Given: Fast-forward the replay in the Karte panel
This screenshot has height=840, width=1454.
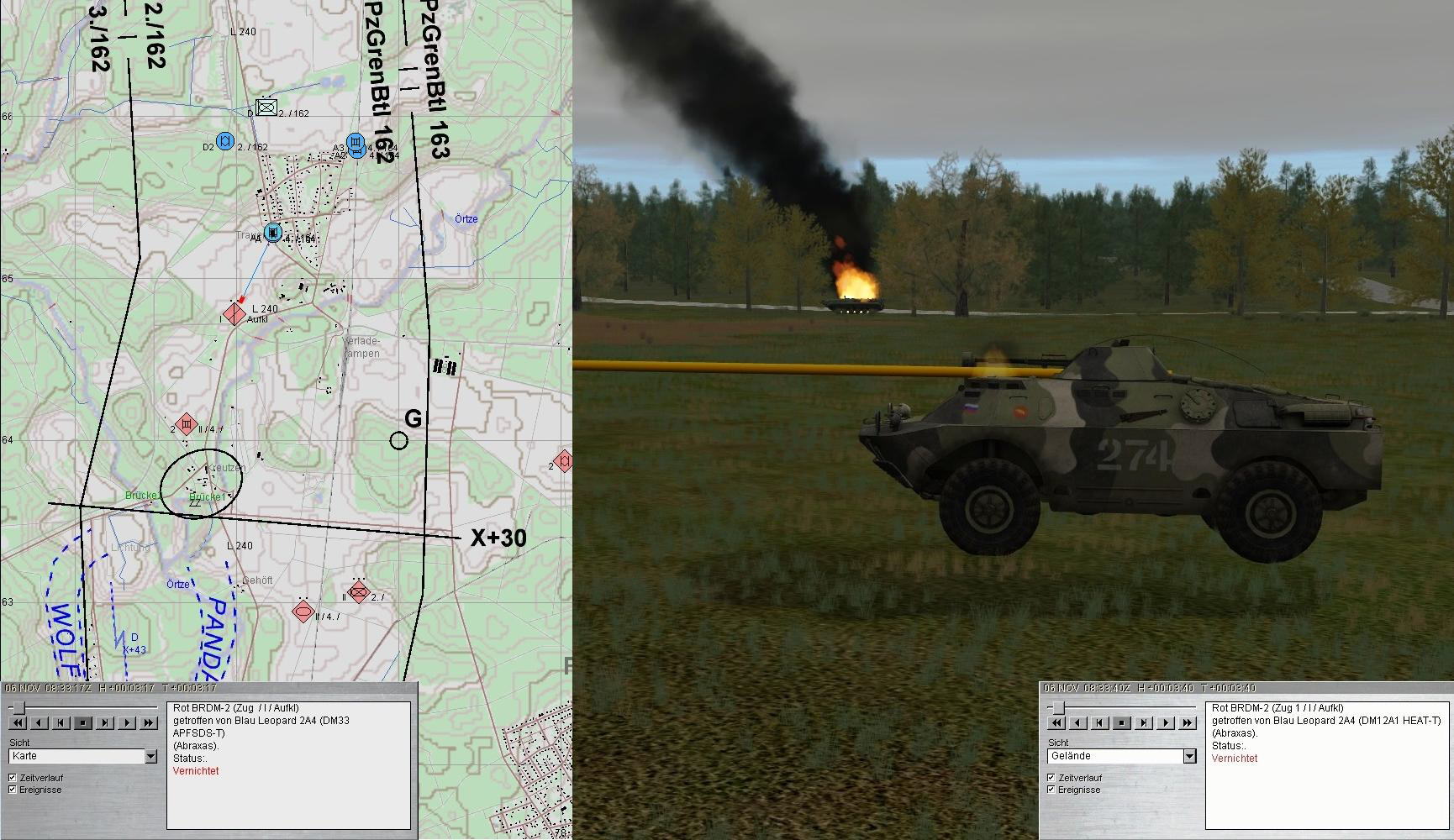Looking at the screenshot, I should pyautogui.click(x=148, y=722).
